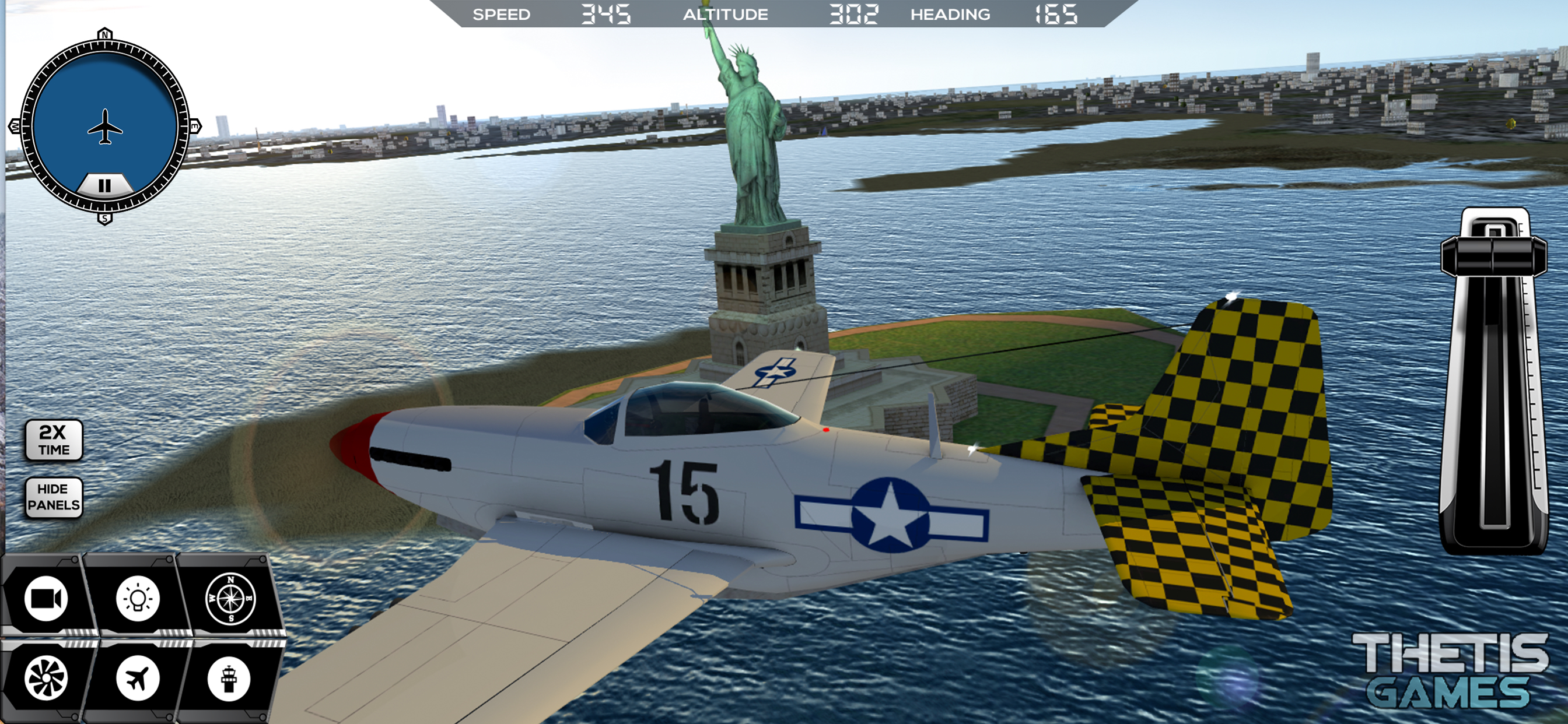
Task: Contact the control tower icon
Action: point(229,678)
